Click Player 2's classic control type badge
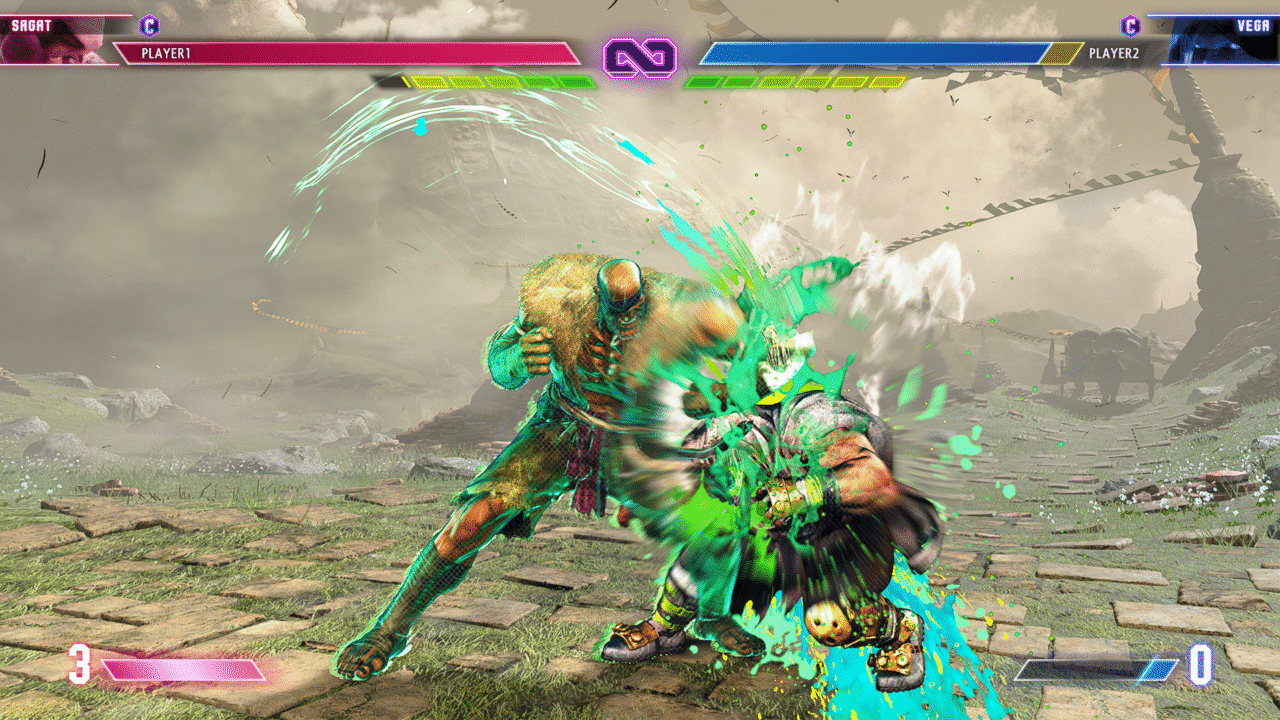 (1131, 26)
